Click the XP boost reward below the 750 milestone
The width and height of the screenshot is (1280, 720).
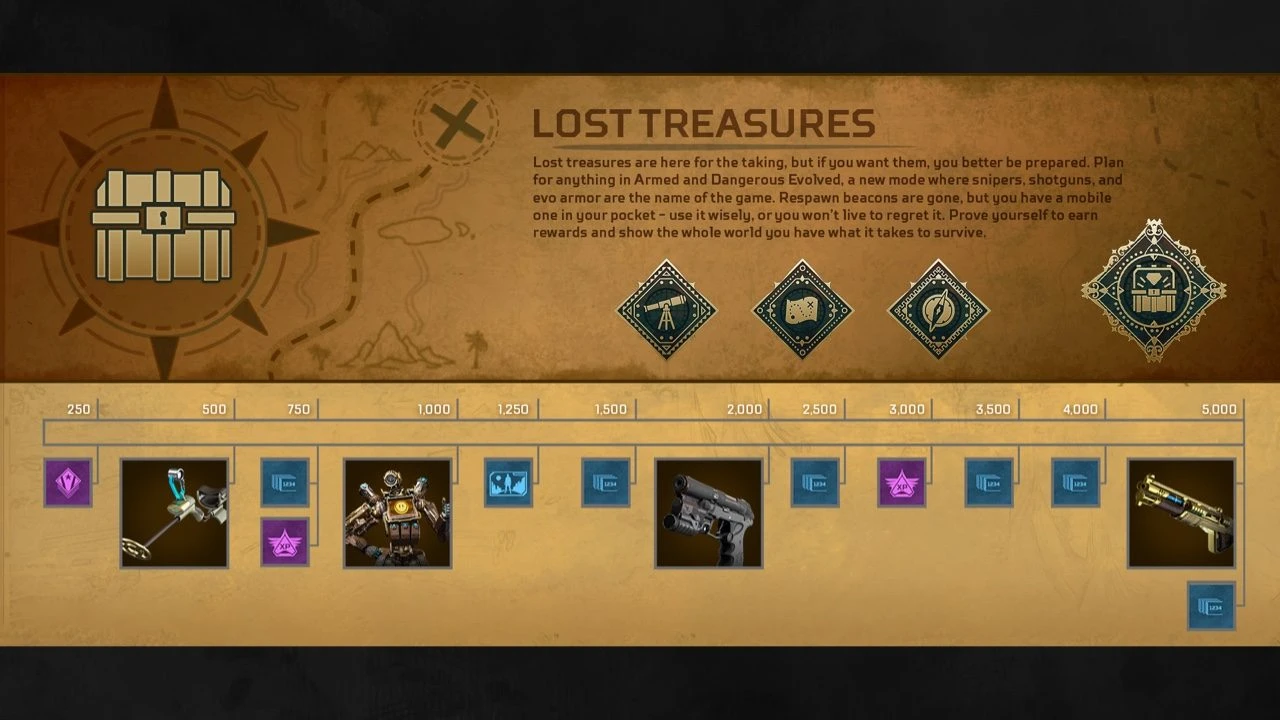point(283,540)
